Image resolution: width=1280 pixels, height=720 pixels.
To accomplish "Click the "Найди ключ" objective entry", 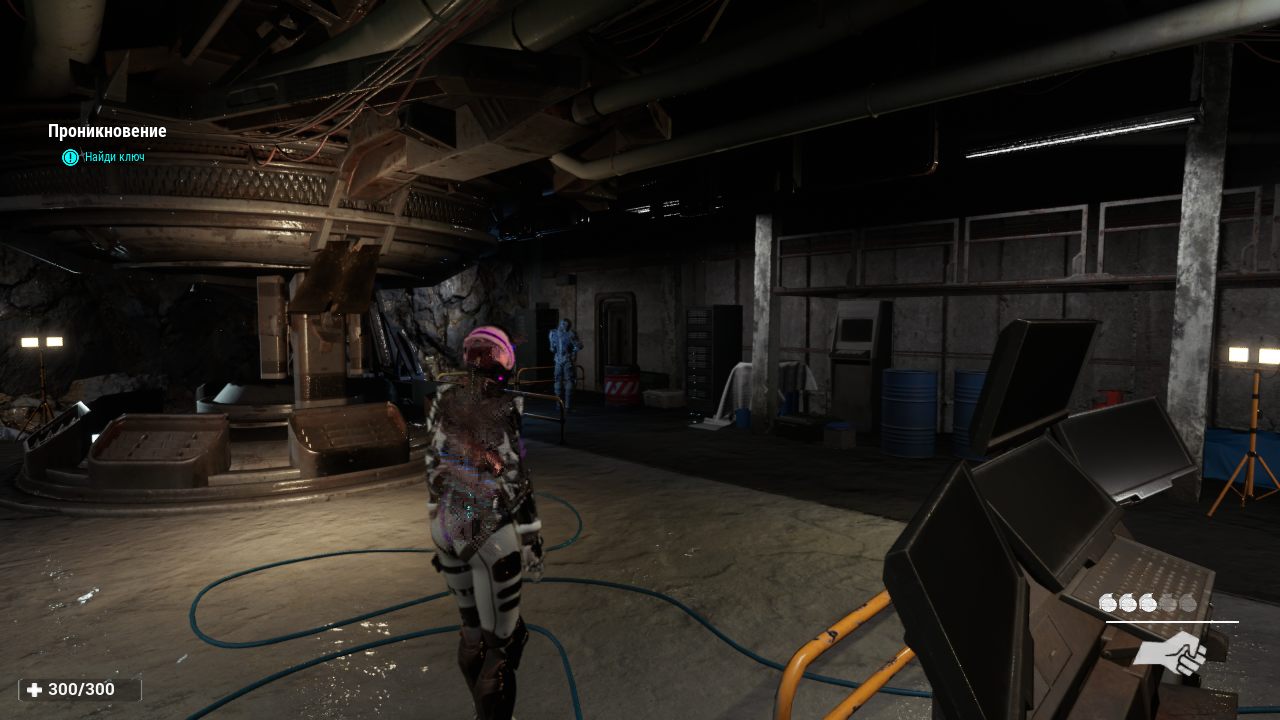I will [x=114, y=157].
